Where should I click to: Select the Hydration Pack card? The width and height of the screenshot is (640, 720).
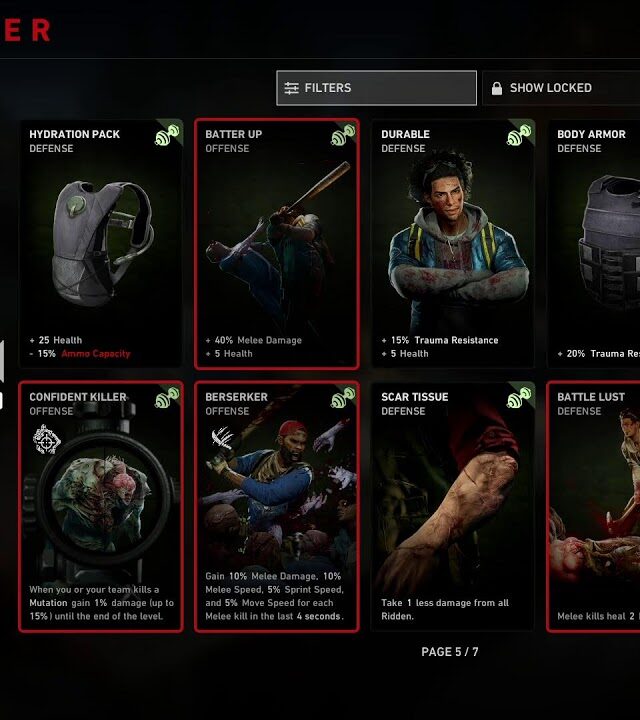101,245
